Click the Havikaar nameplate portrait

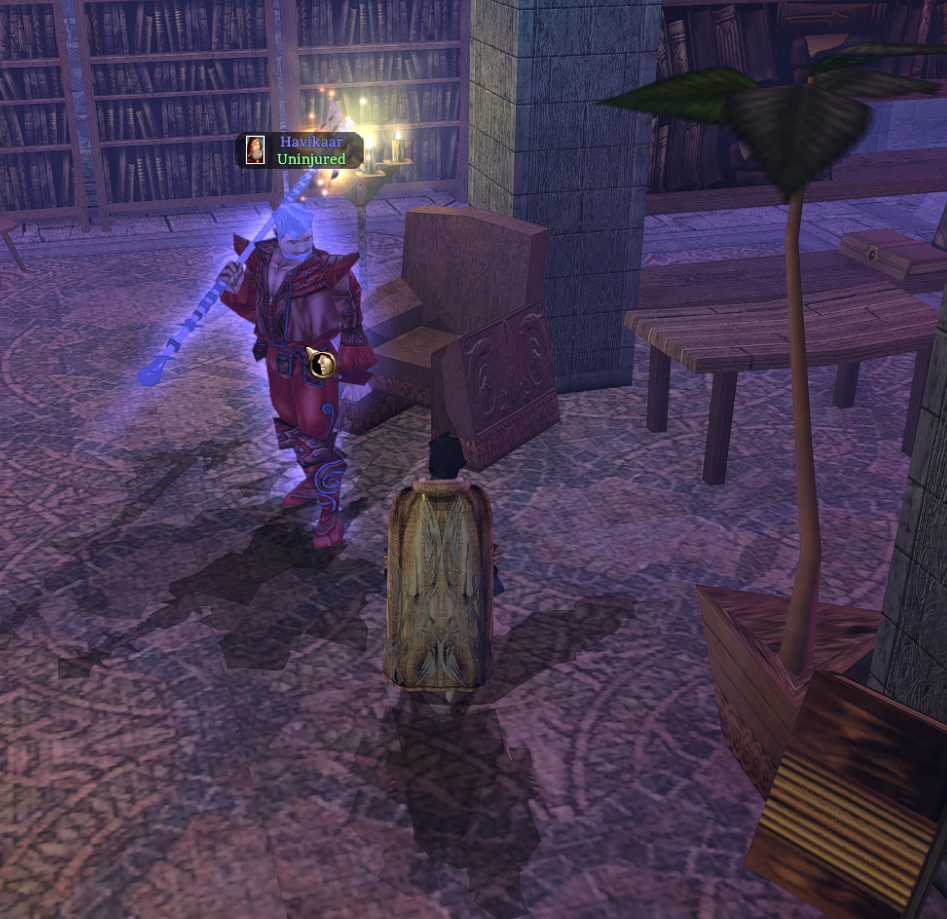coord(256,150)
